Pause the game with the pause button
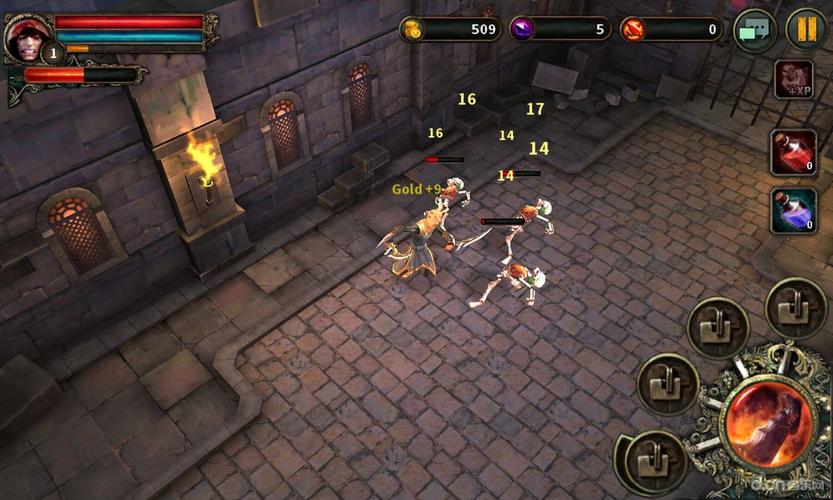Image resolution: width=833 pixels, height=500 pixels. tap(806, 28)
